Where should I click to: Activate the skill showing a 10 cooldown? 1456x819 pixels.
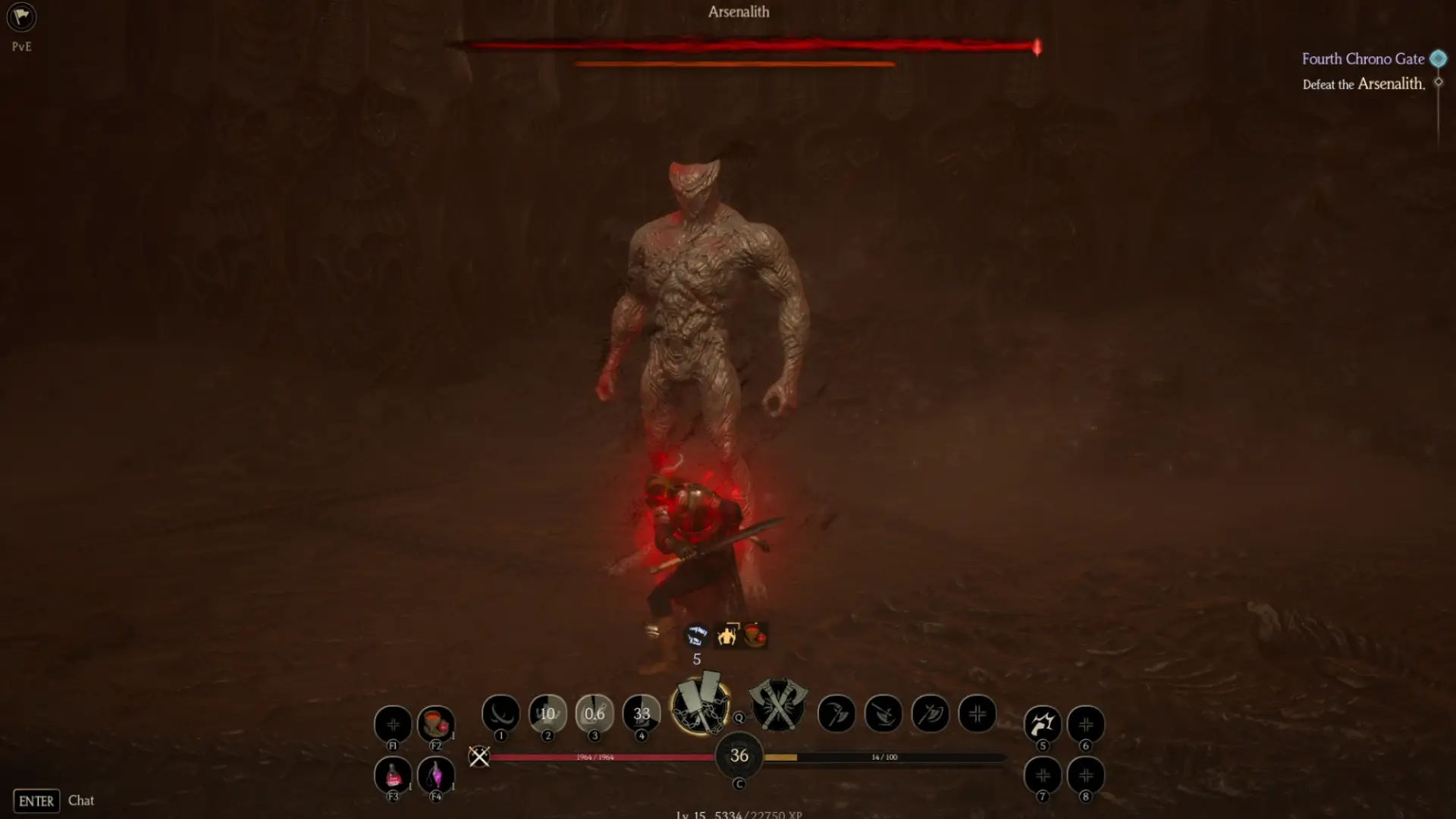(548, 714)
